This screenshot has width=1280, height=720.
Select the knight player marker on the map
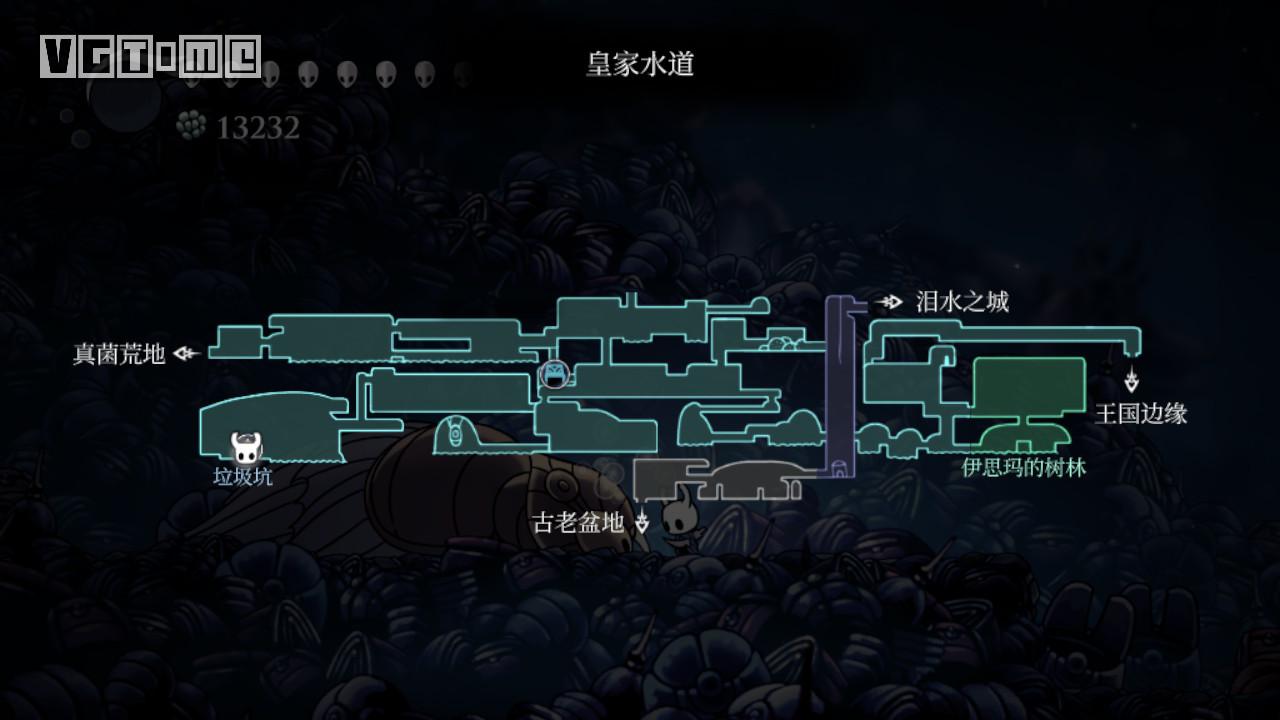click(680, 525)
